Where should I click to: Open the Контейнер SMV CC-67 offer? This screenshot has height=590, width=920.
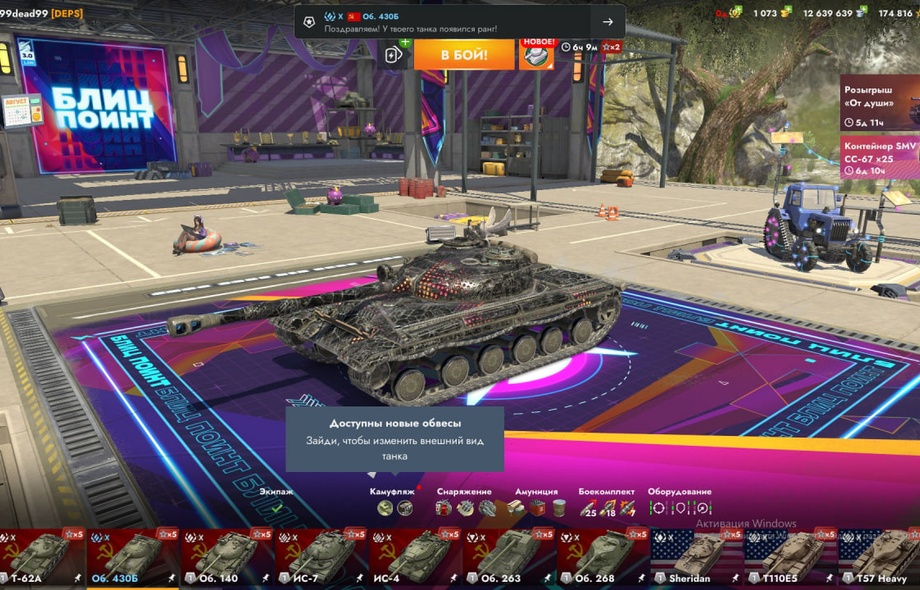pyautogui.click(x=879, y=157)
